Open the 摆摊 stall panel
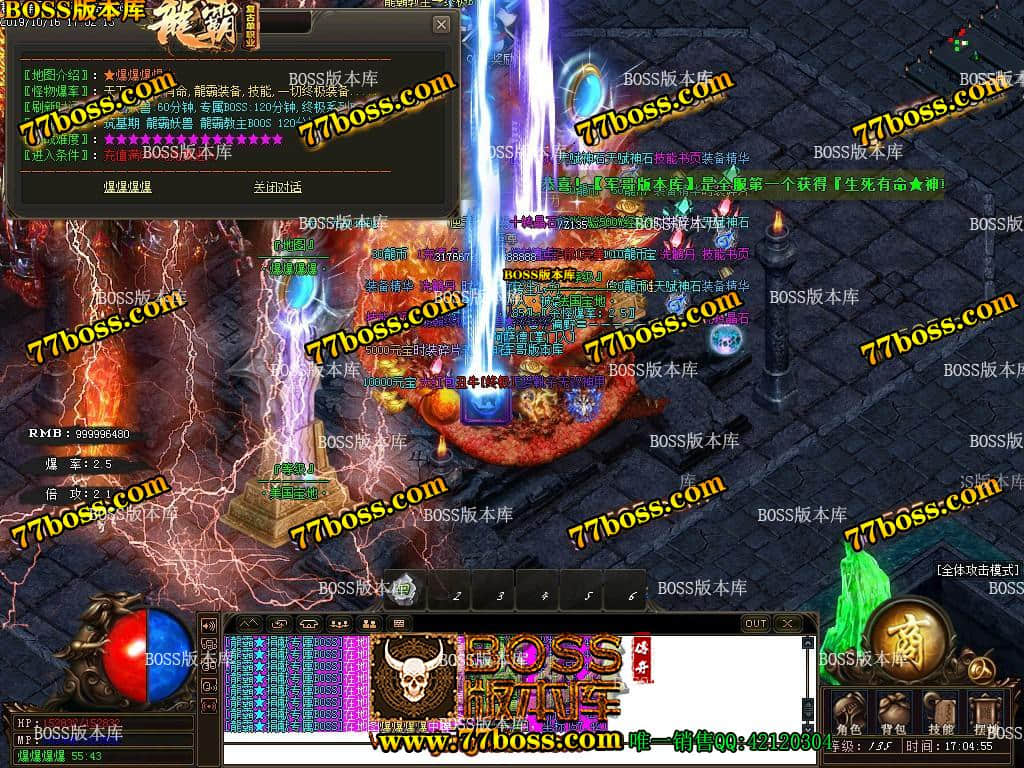Screen dimensions: 1024x768 point(986,711)
